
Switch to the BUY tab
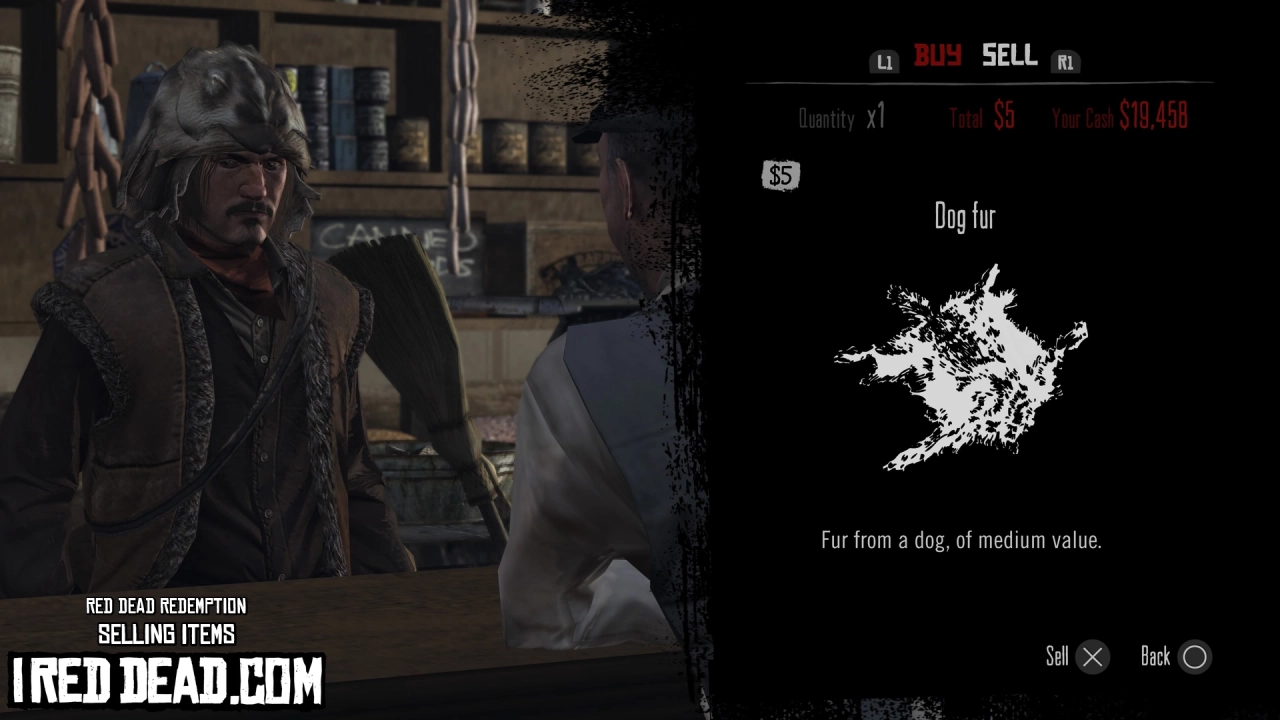pos(939,57)
